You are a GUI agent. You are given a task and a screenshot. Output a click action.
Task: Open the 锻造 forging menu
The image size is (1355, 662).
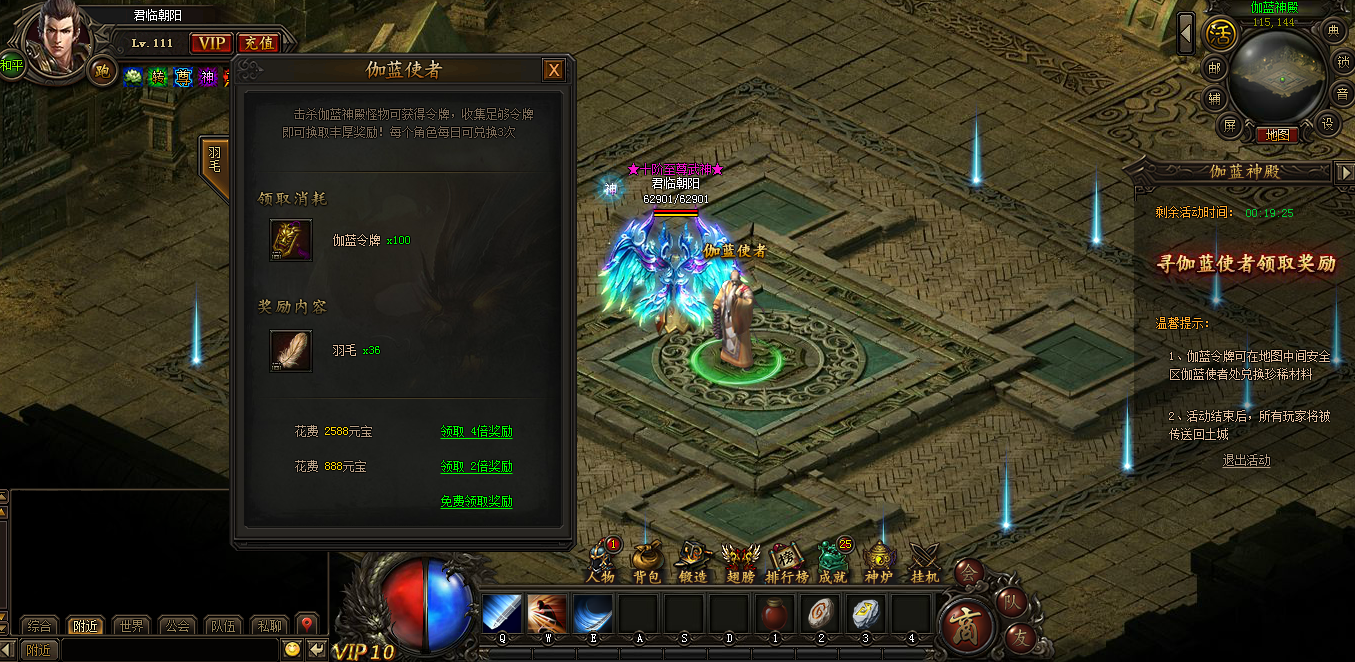pyautogui.click(x=693, y=560)
